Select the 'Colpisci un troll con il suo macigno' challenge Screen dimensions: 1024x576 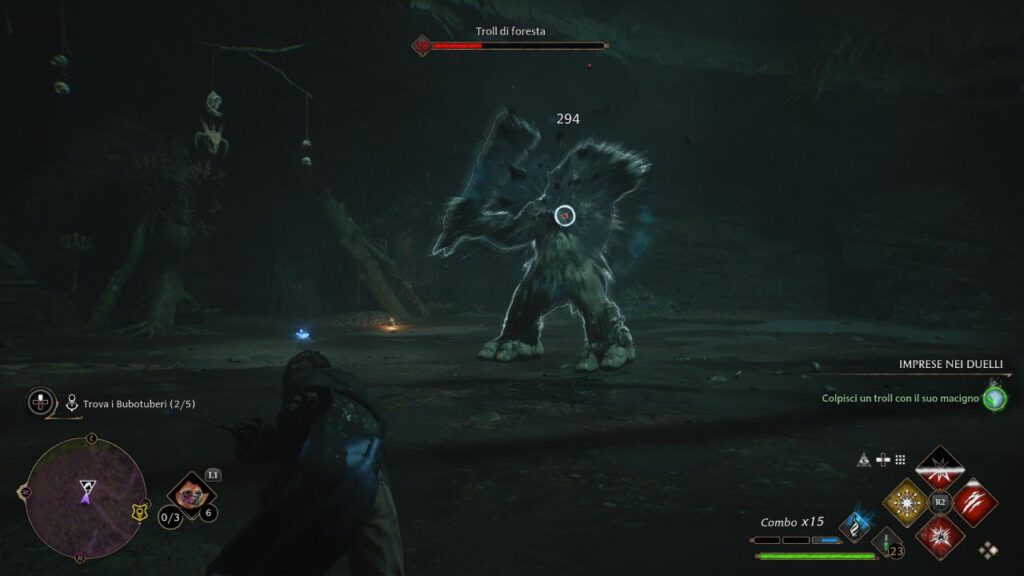pos(901,398)
